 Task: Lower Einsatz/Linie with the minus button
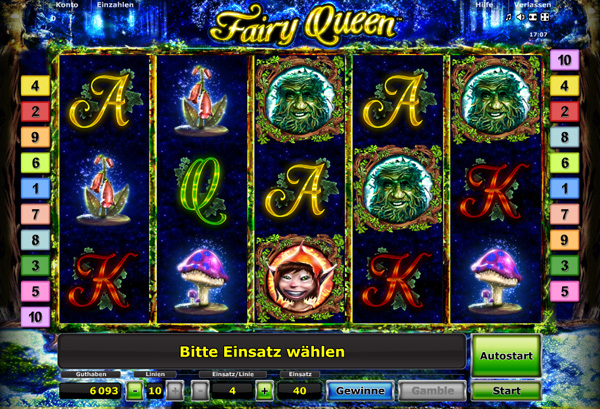(x=200, y=390)
